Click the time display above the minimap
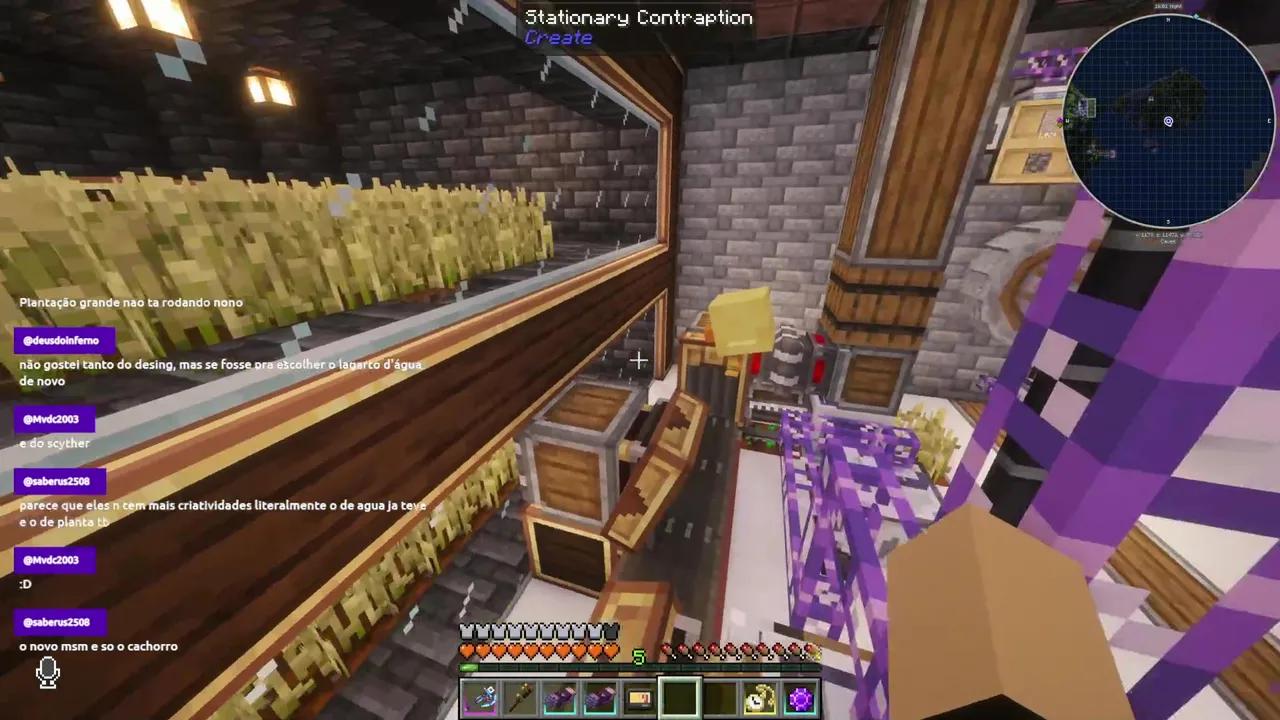 [1169, 7]
